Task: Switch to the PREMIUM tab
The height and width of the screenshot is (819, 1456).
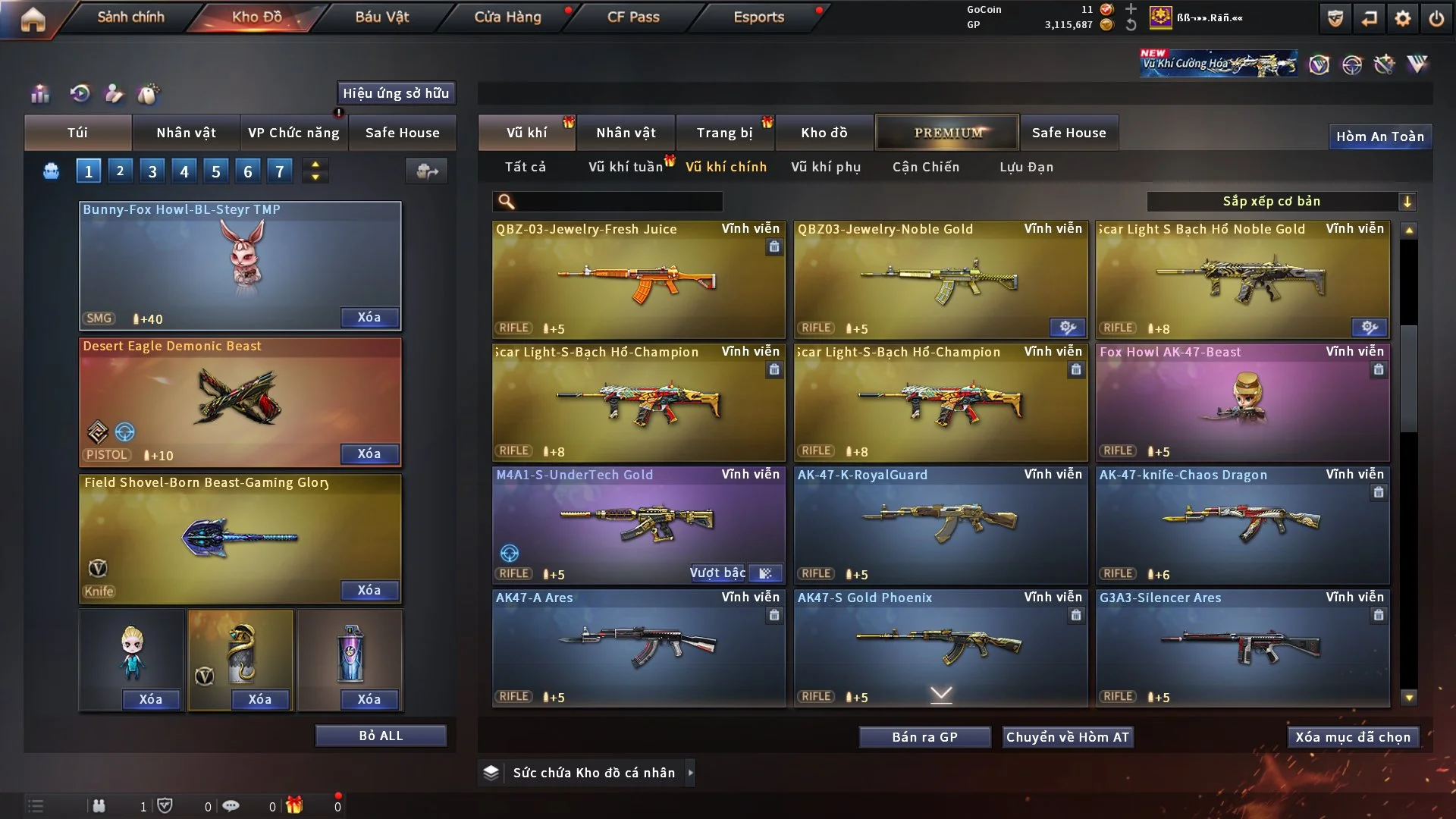Action: 947,133
